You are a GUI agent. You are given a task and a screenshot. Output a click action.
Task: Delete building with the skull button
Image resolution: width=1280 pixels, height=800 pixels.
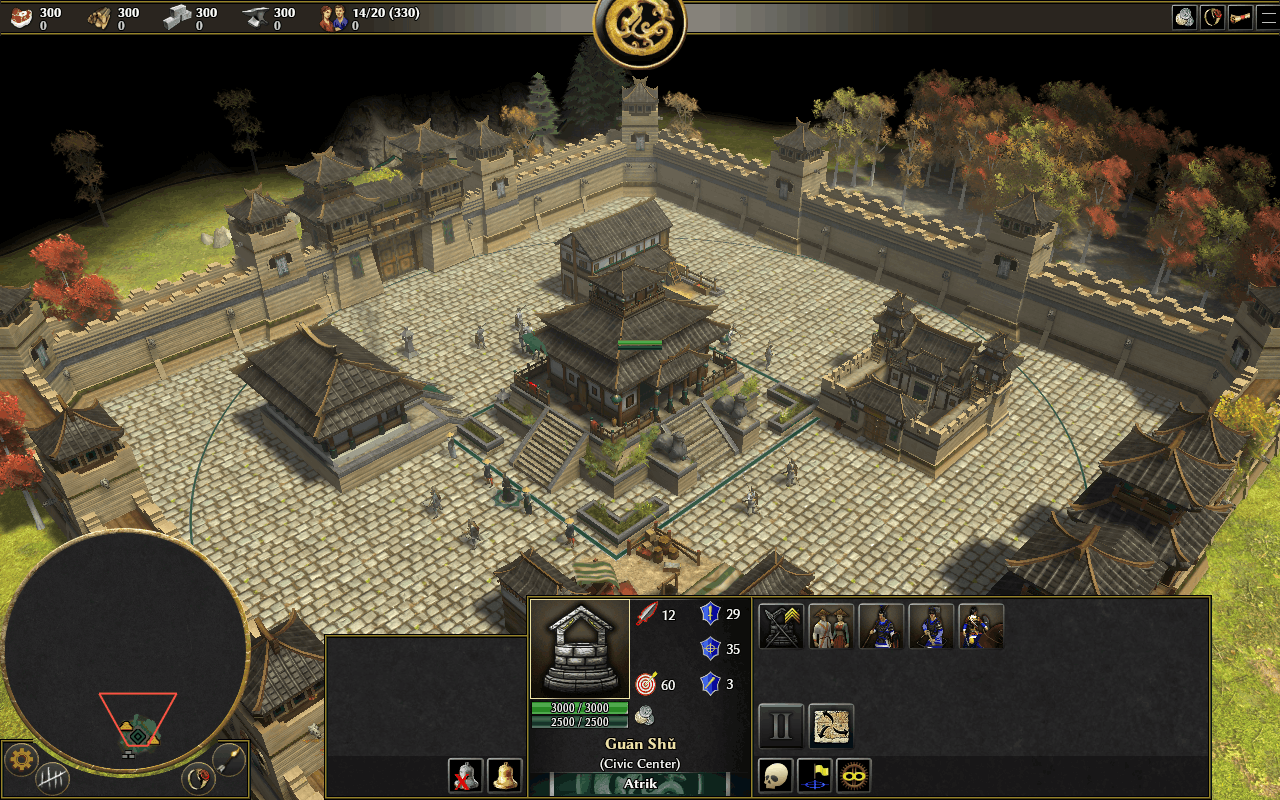(775, 775)
